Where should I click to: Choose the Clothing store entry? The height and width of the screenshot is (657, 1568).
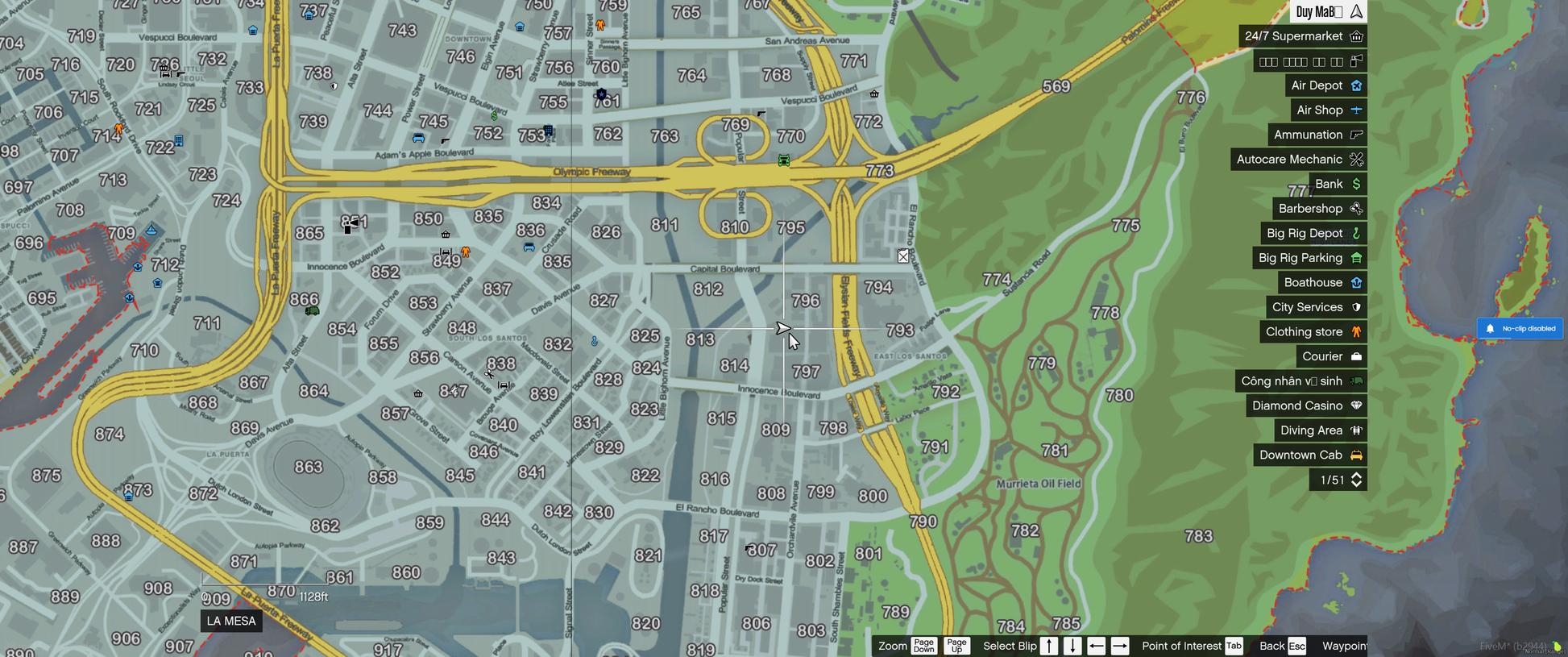[x=1313, y=331]
